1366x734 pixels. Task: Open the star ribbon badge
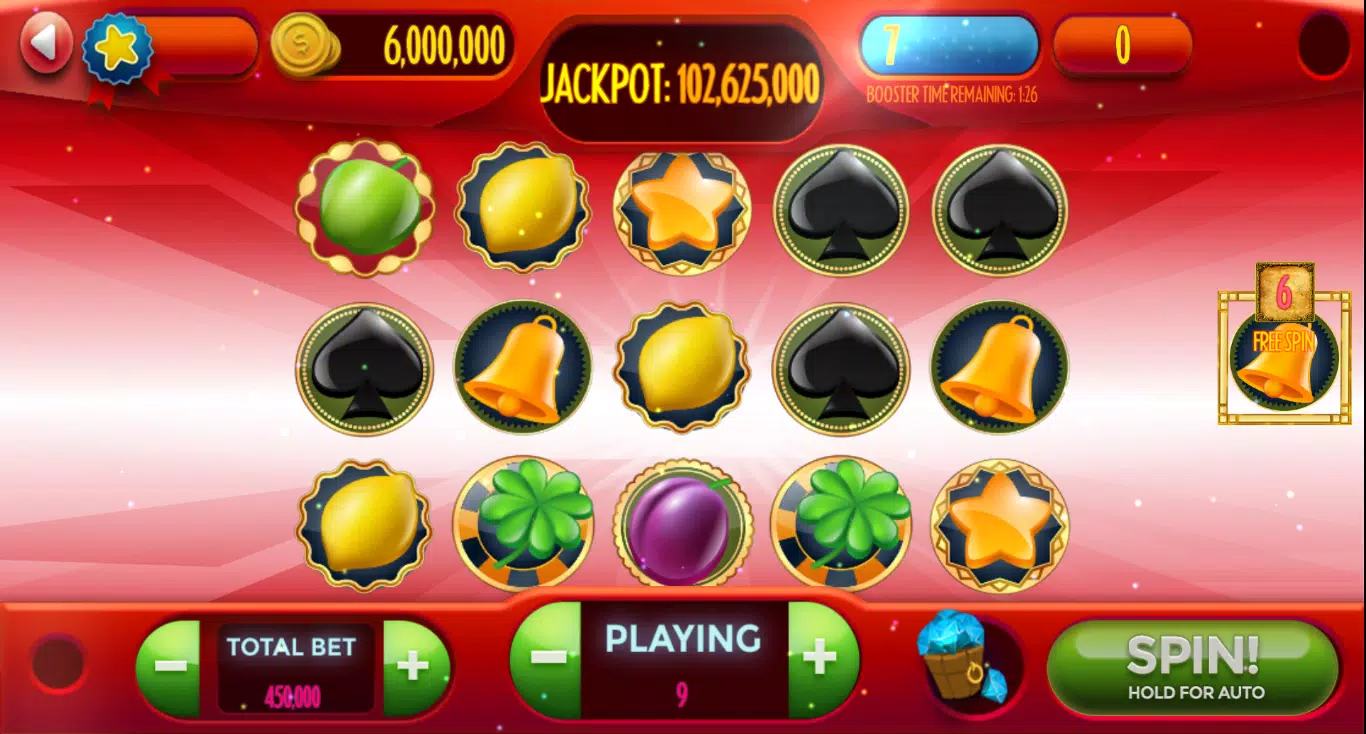[117, 49]
